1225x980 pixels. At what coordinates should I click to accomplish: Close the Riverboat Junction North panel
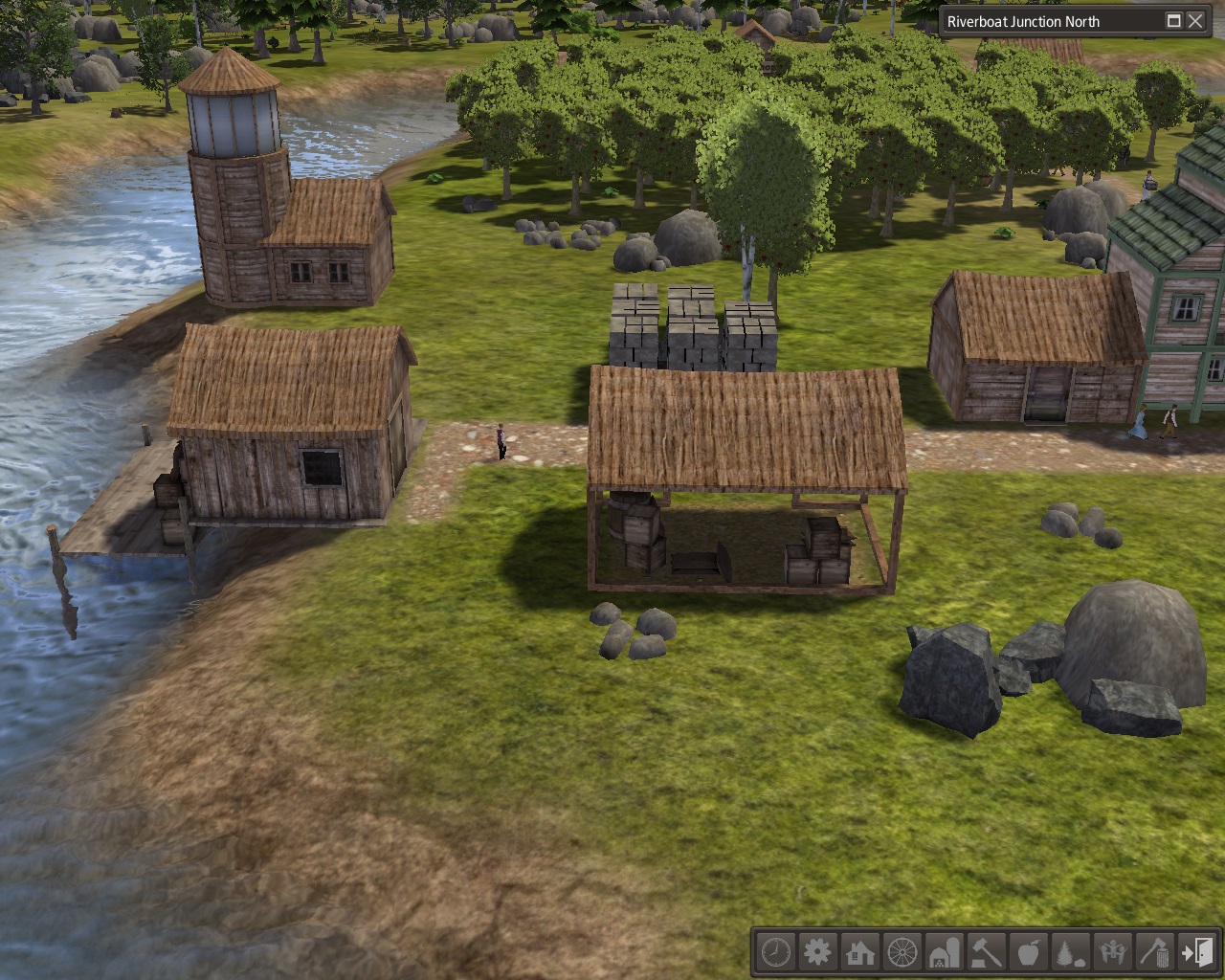pos(1195,21)
